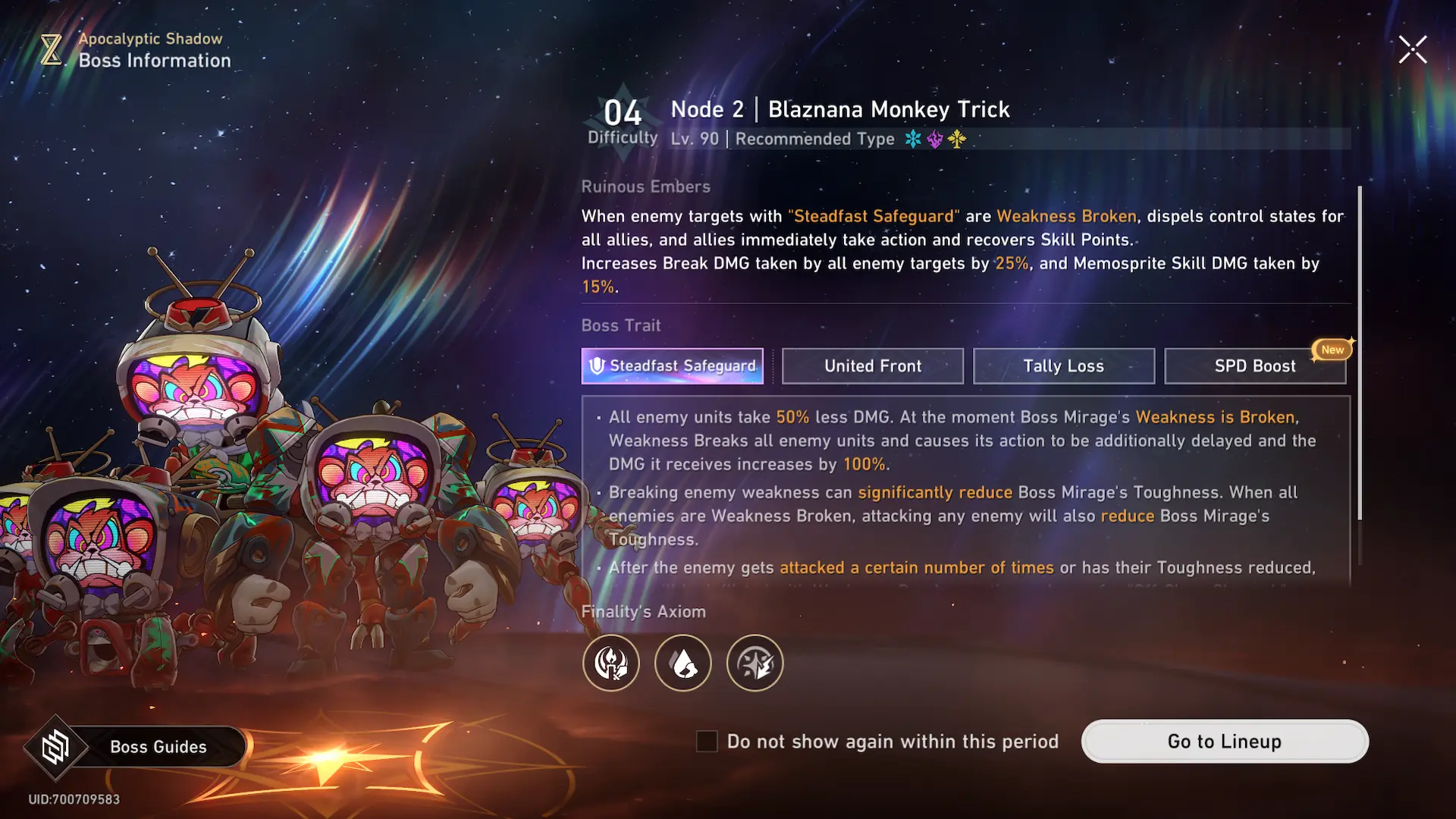
Task: Select the third Finality's Axiom star icon
Action: click(755, 664)
